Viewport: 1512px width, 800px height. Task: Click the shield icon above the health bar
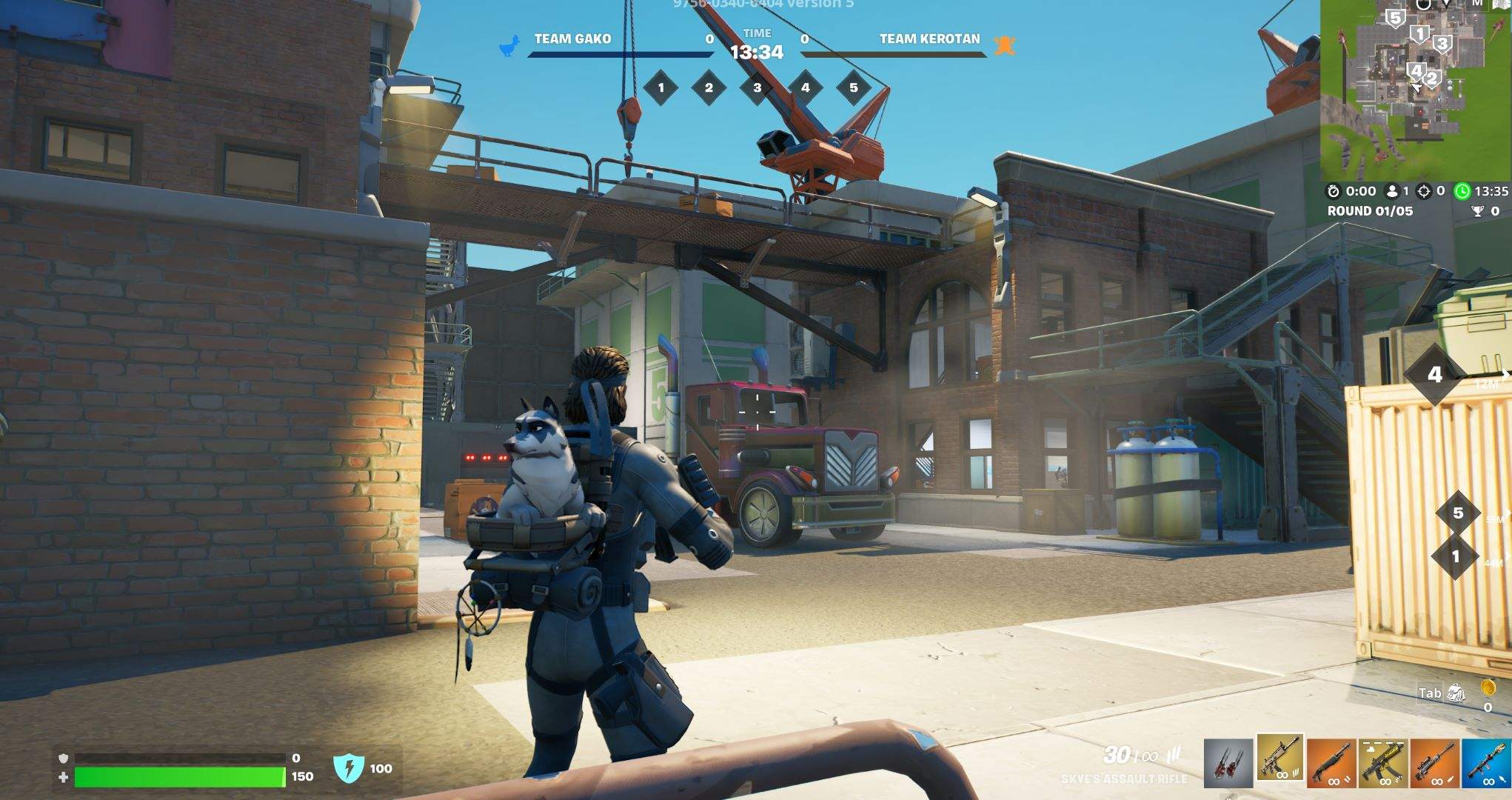(64, 759)
